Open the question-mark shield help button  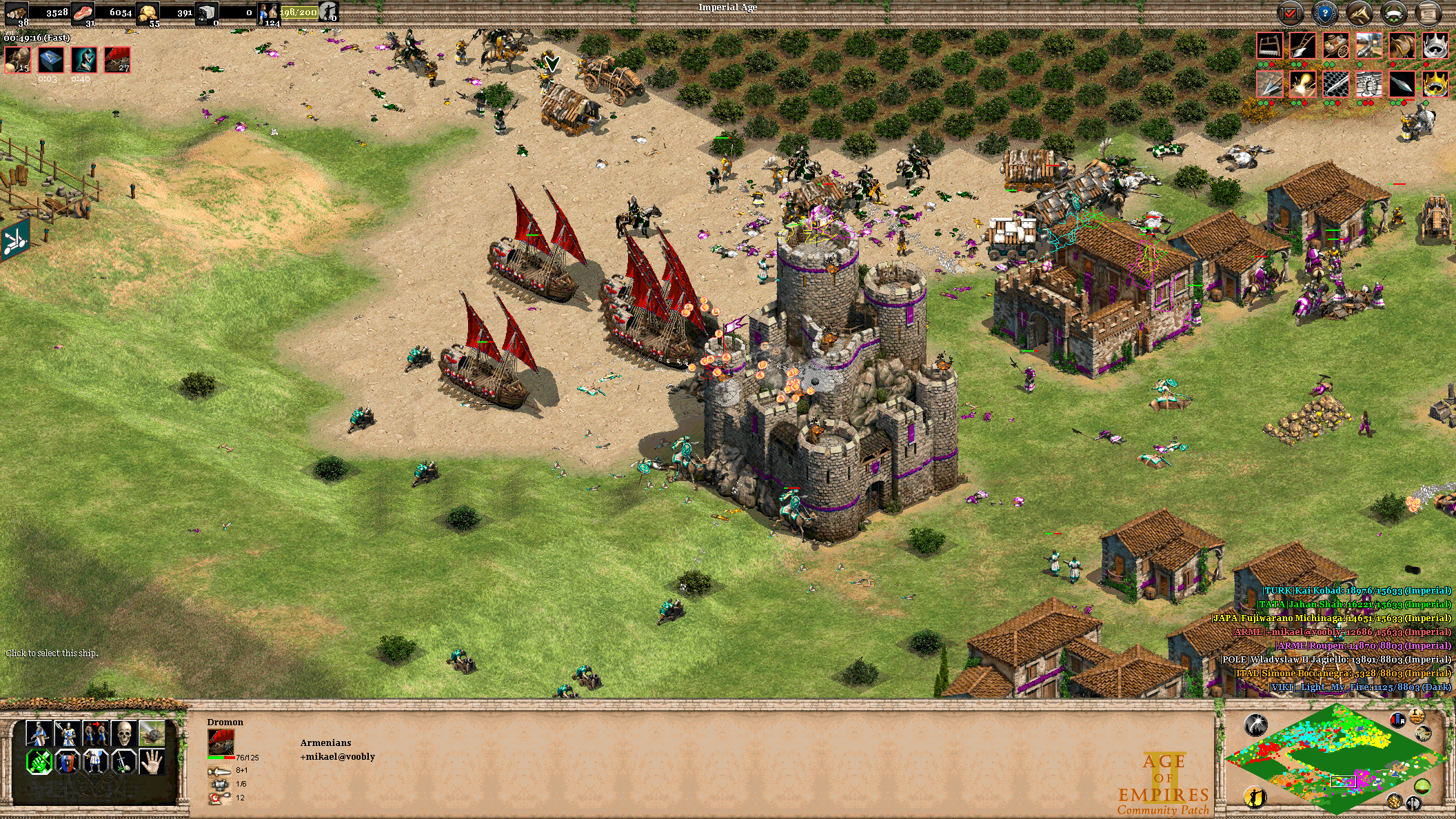pos(1324,12)
